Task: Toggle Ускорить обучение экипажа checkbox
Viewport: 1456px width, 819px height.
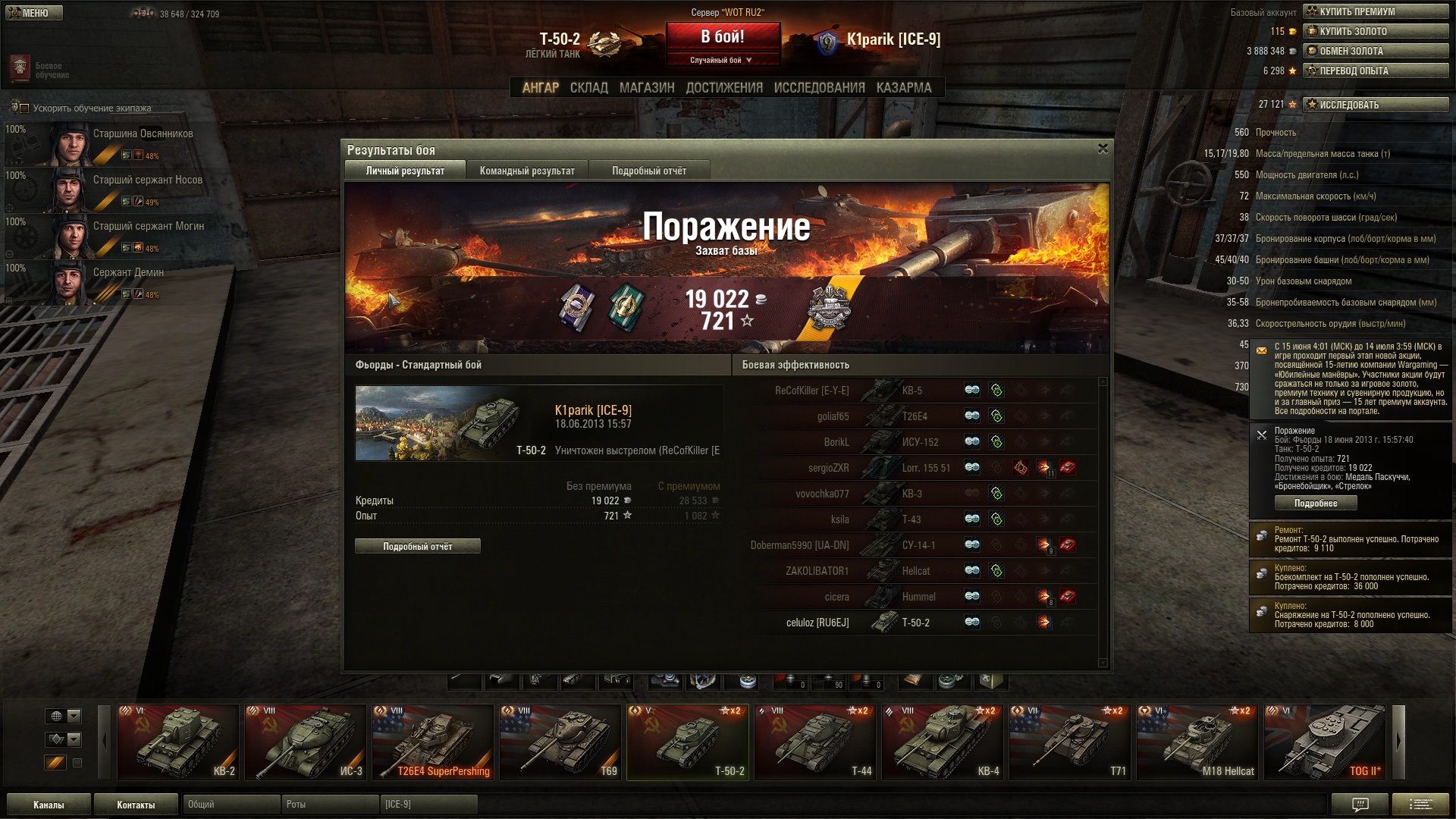Action: pyautogui.click(x=24, y=108)
